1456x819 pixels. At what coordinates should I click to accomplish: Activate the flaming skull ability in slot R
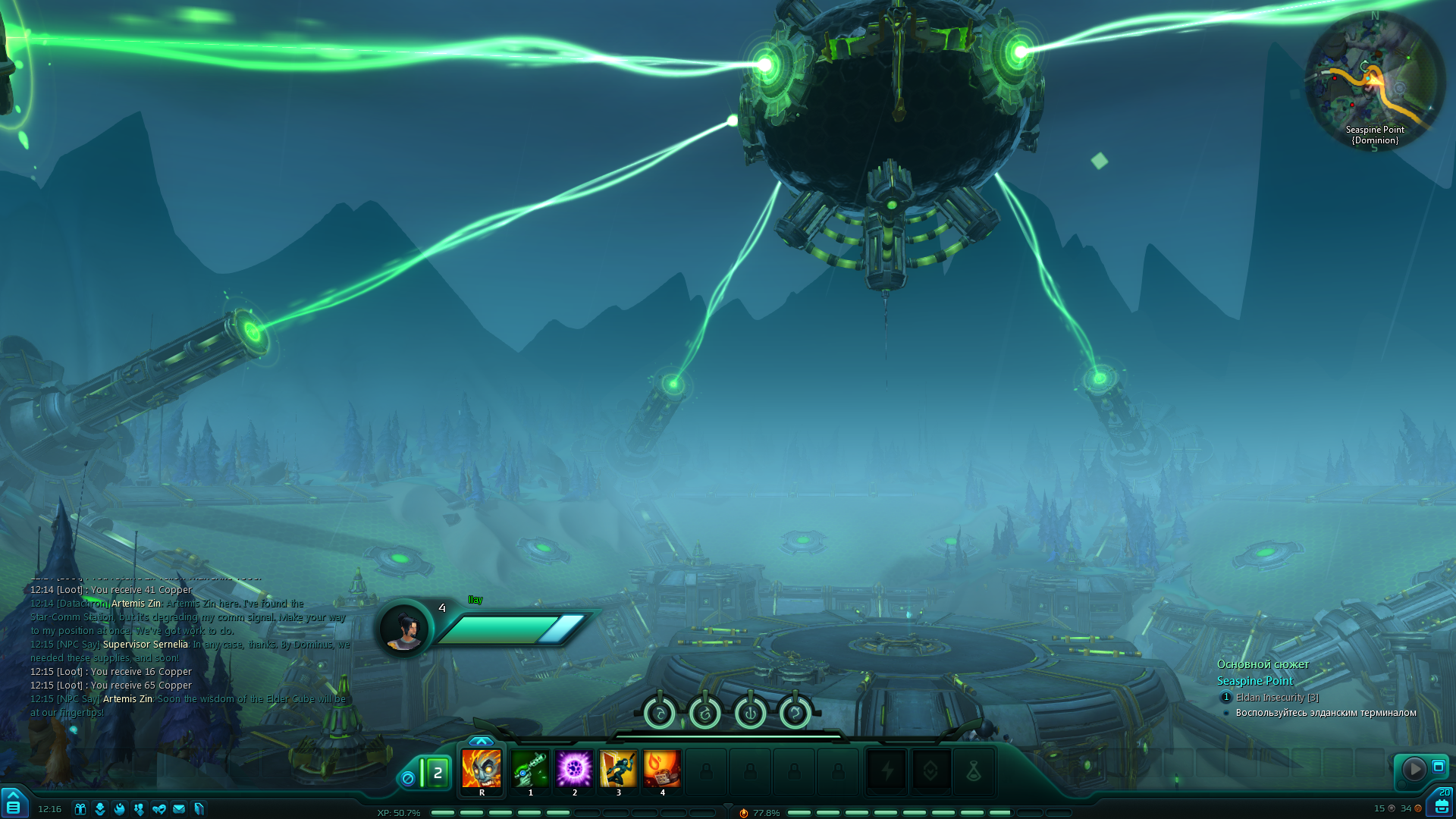pyautogui.click(x=482, y=769)
